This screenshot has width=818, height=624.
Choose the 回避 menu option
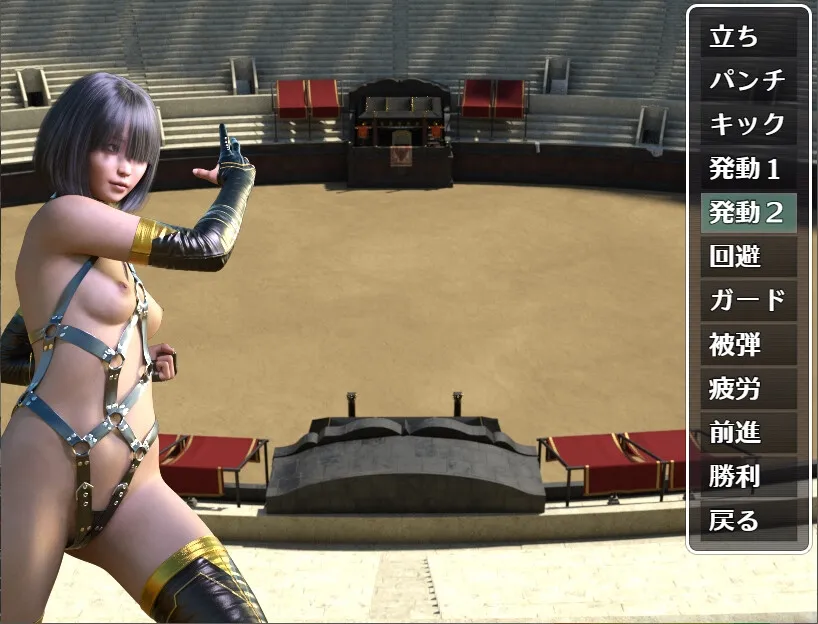(x=748, y=257)
